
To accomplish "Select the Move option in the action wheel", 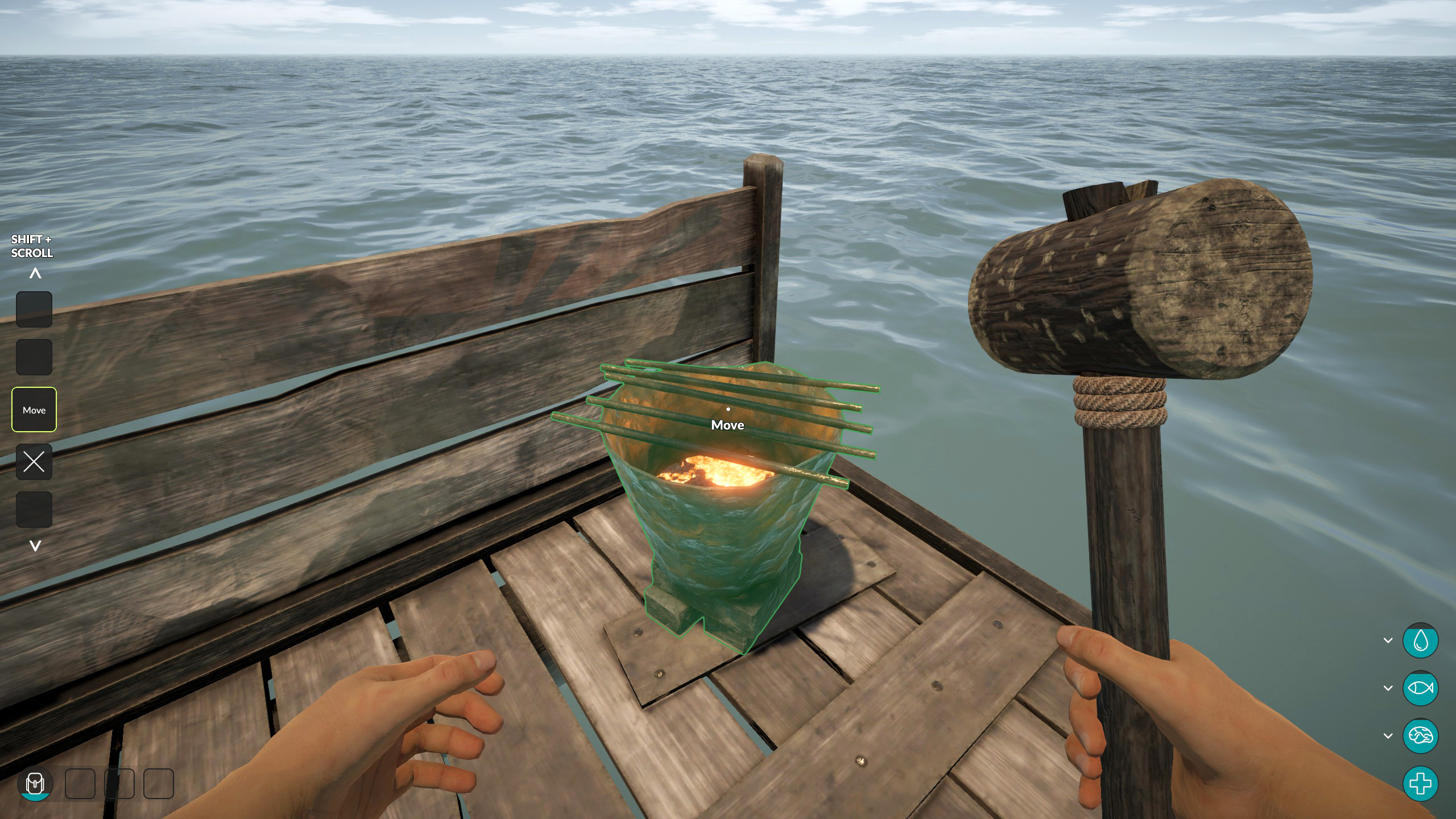I will pos(34,409).
